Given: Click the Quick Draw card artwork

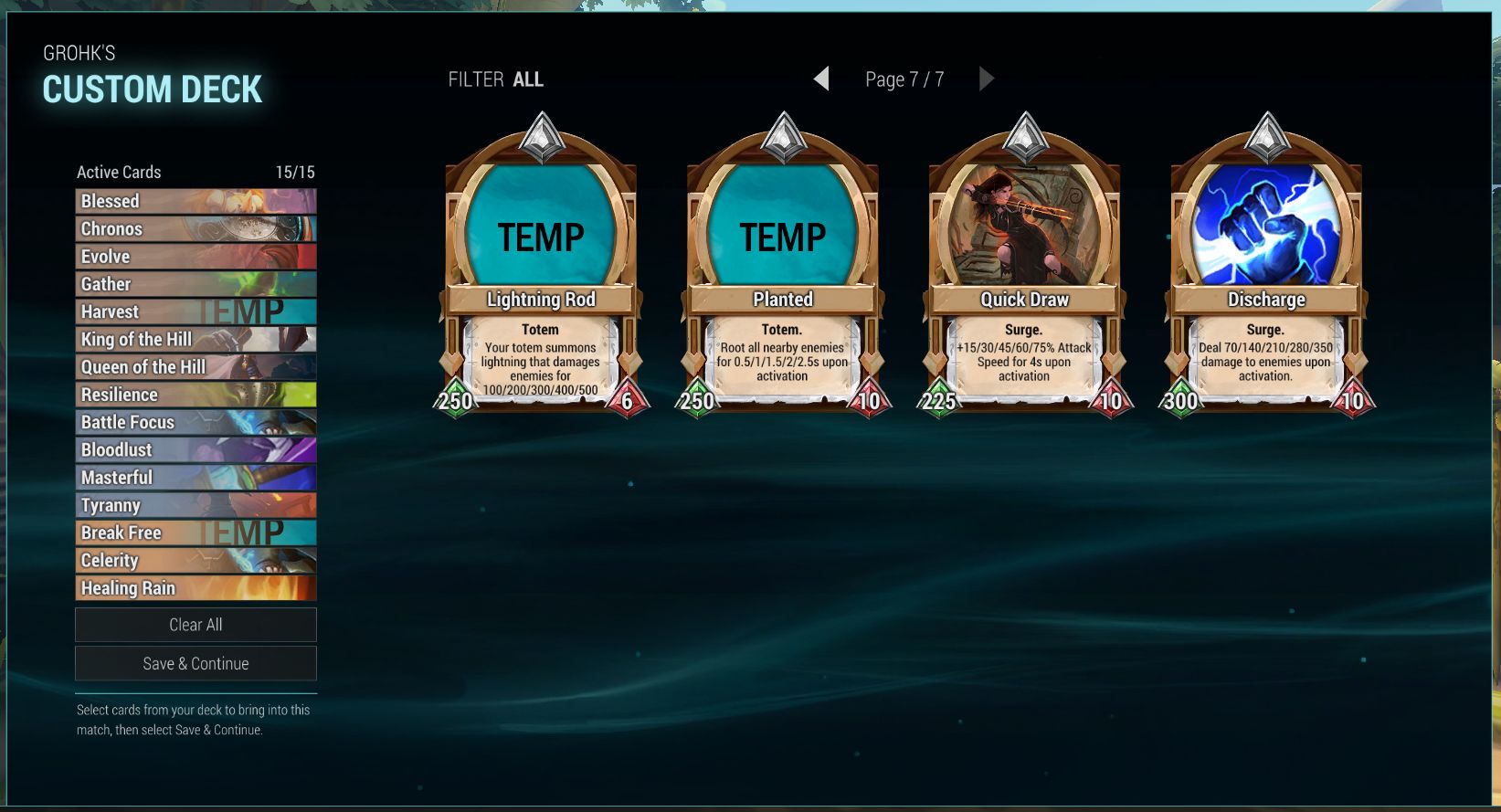Looking at the screenshot, I should [x=1023, y=224].
